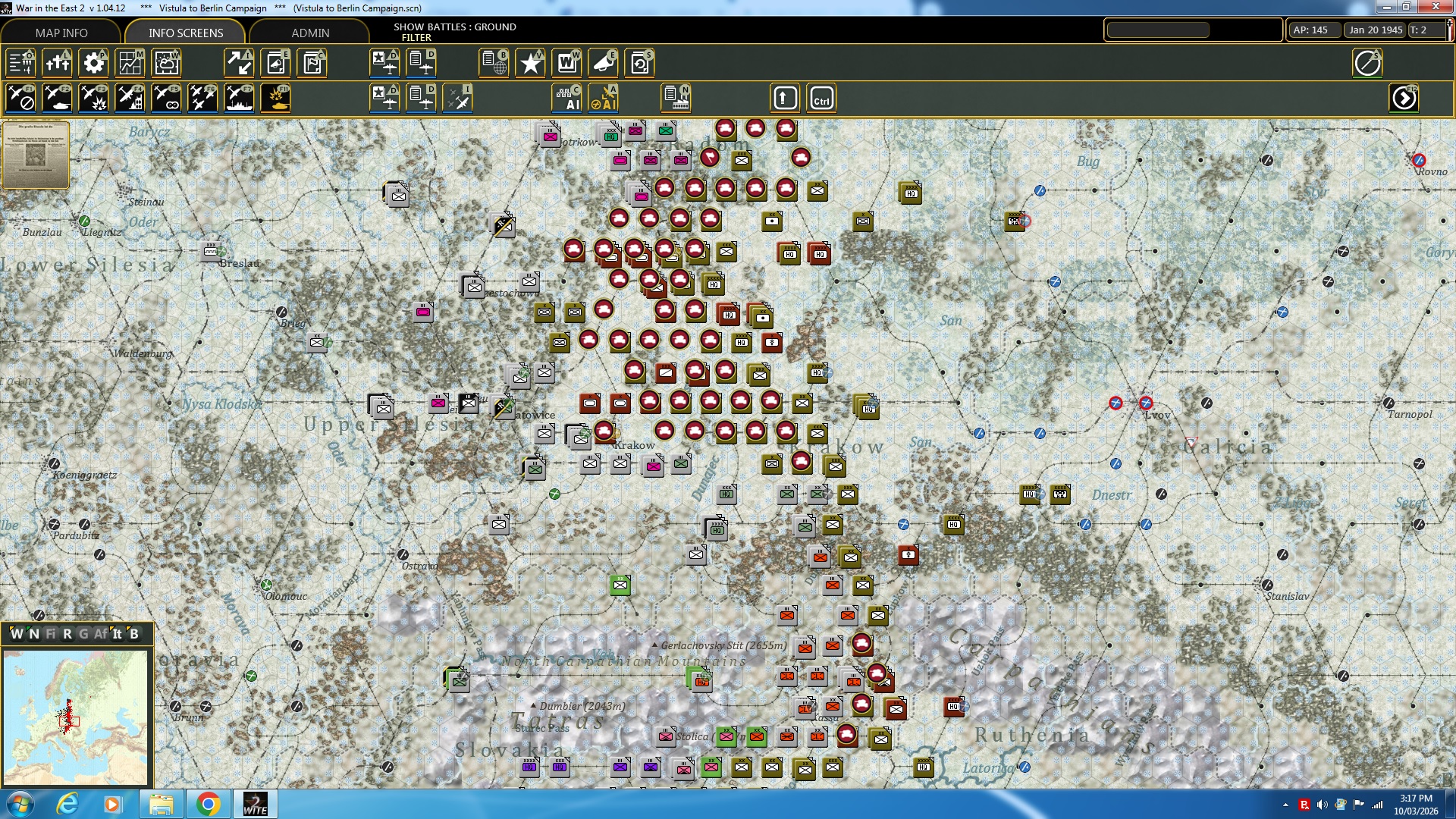This screenshot has width=1456, height=819.
Task: Open the Weather screen
Action: tap(167, 63)
